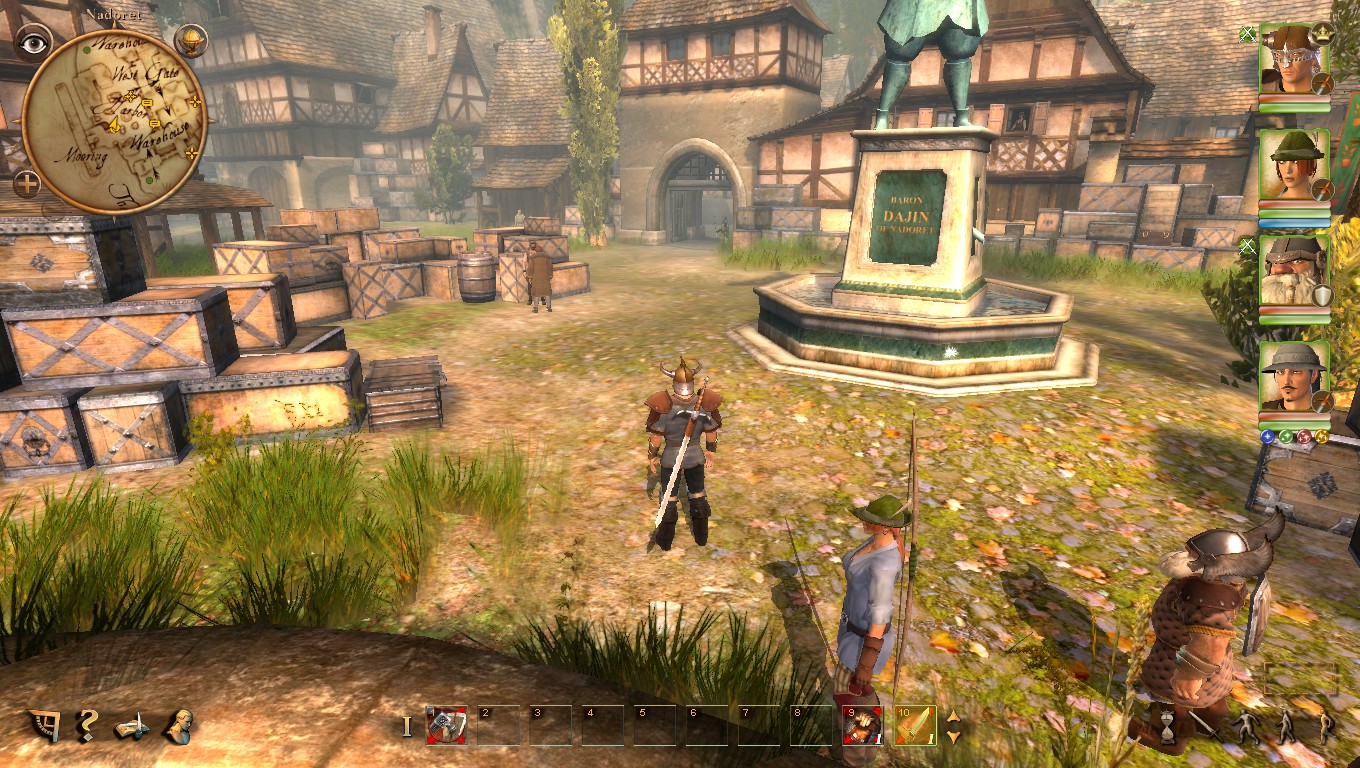Open the book and quill journal icon

tap(132, 727)
